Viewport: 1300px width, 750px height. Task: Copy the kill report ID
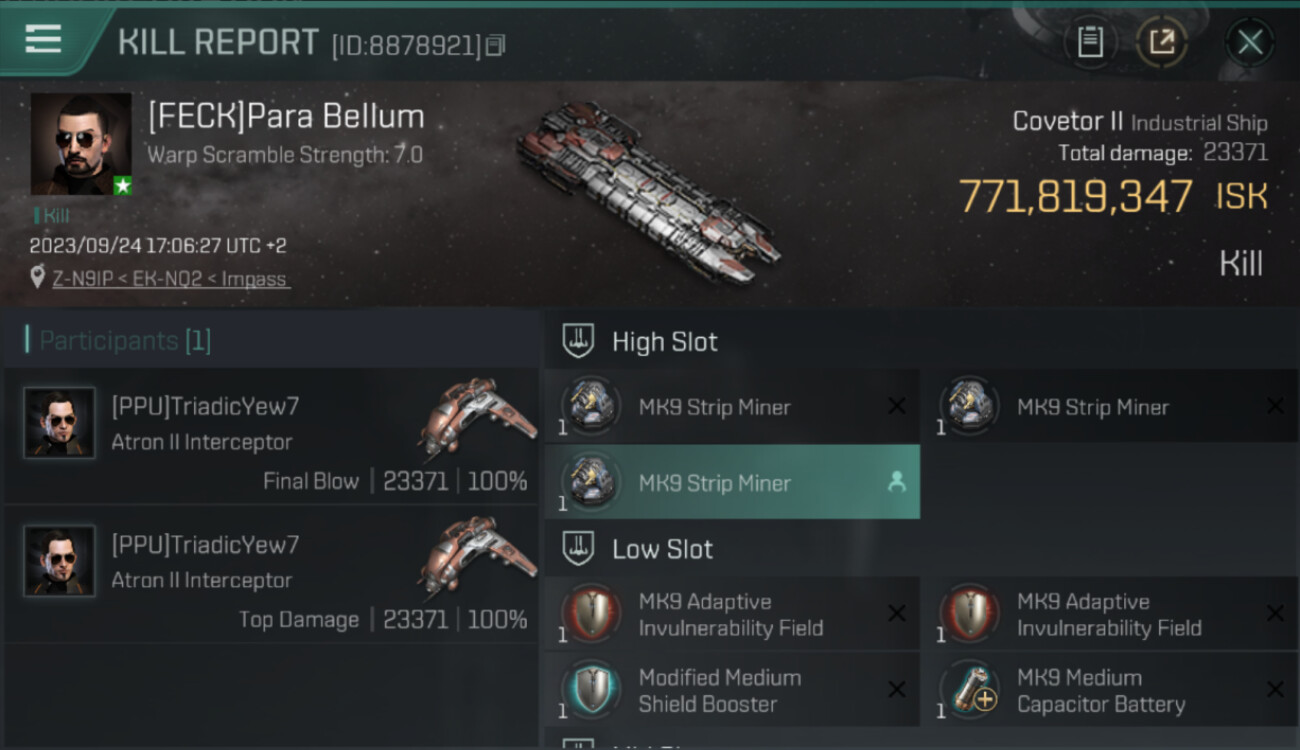tap(497, 44)
